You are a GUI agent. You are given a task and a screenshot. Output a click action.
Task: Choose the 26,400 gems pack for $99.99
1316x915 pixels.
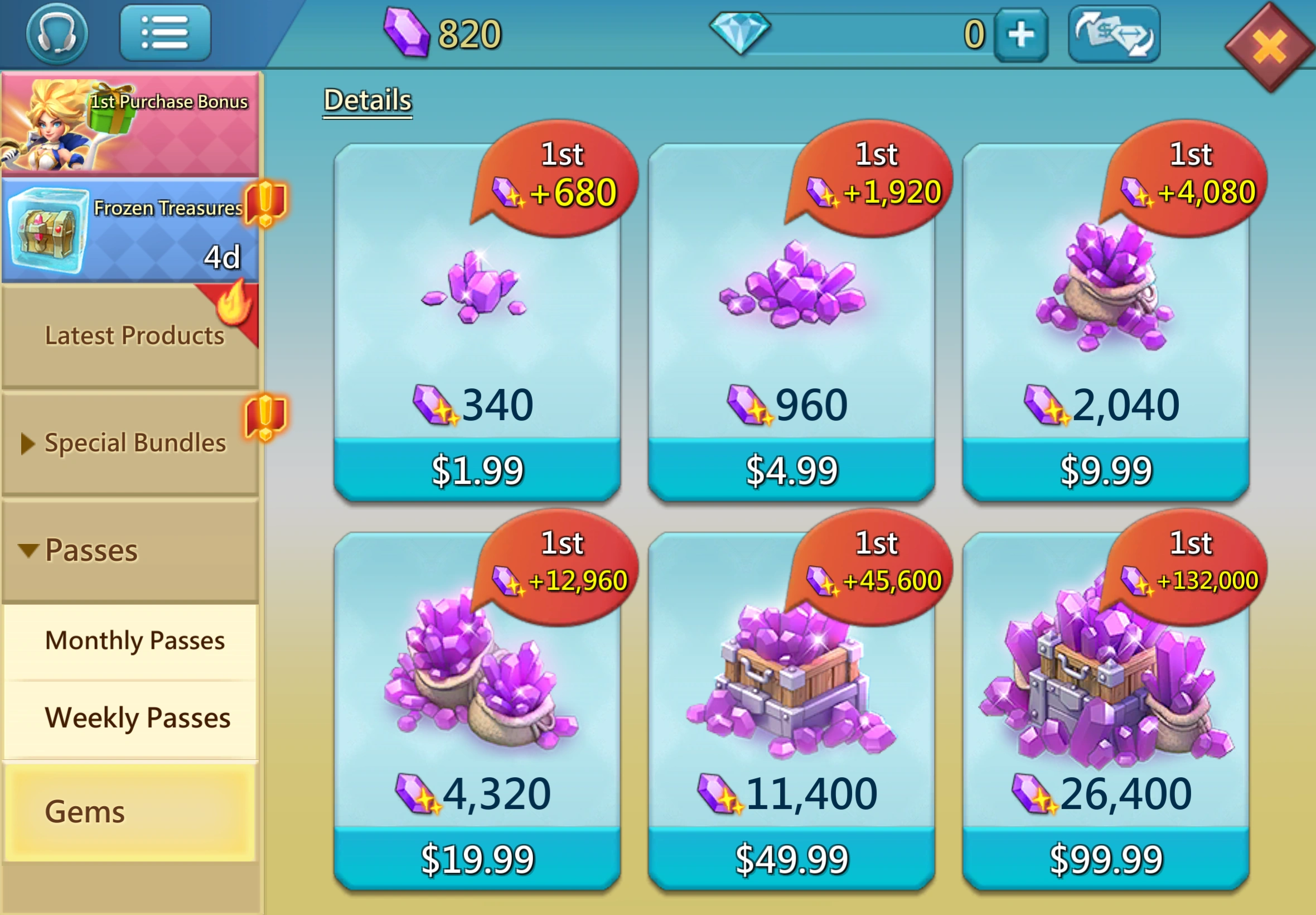pyautogui.click(x=1105, y=858)
